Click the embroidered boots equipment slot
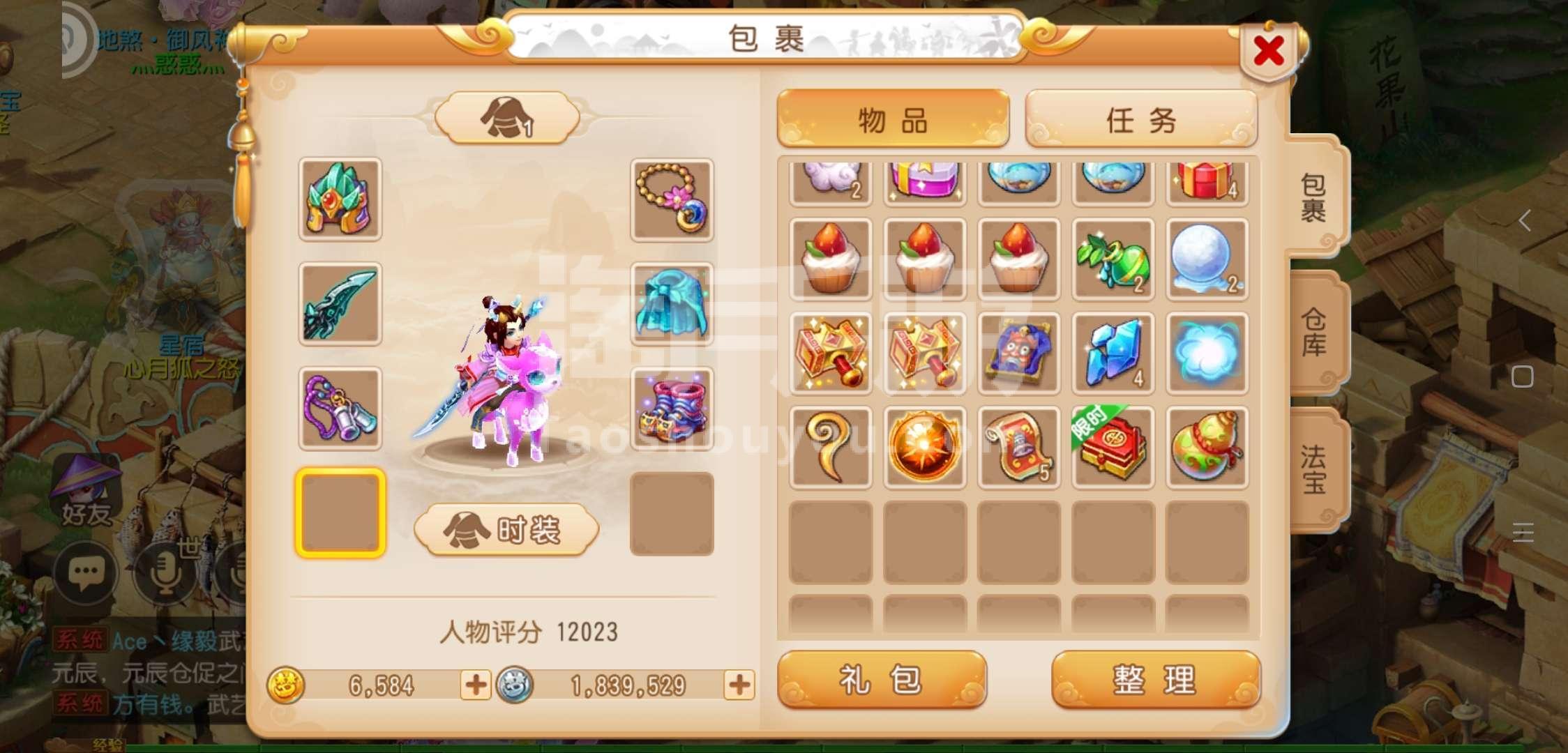The height and width of the screenshot is (753, 1568). [x=672, y=408]
